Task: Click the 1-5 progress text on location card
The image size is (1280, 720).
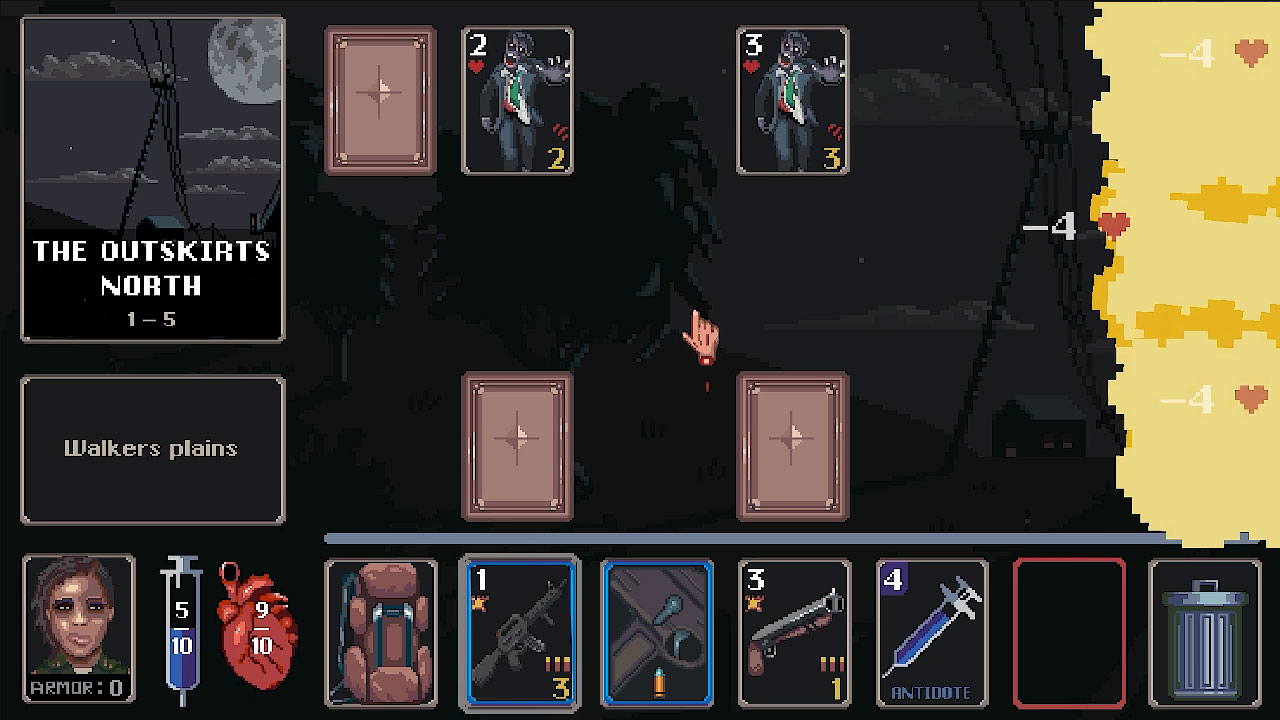Action: pos(152,320)
